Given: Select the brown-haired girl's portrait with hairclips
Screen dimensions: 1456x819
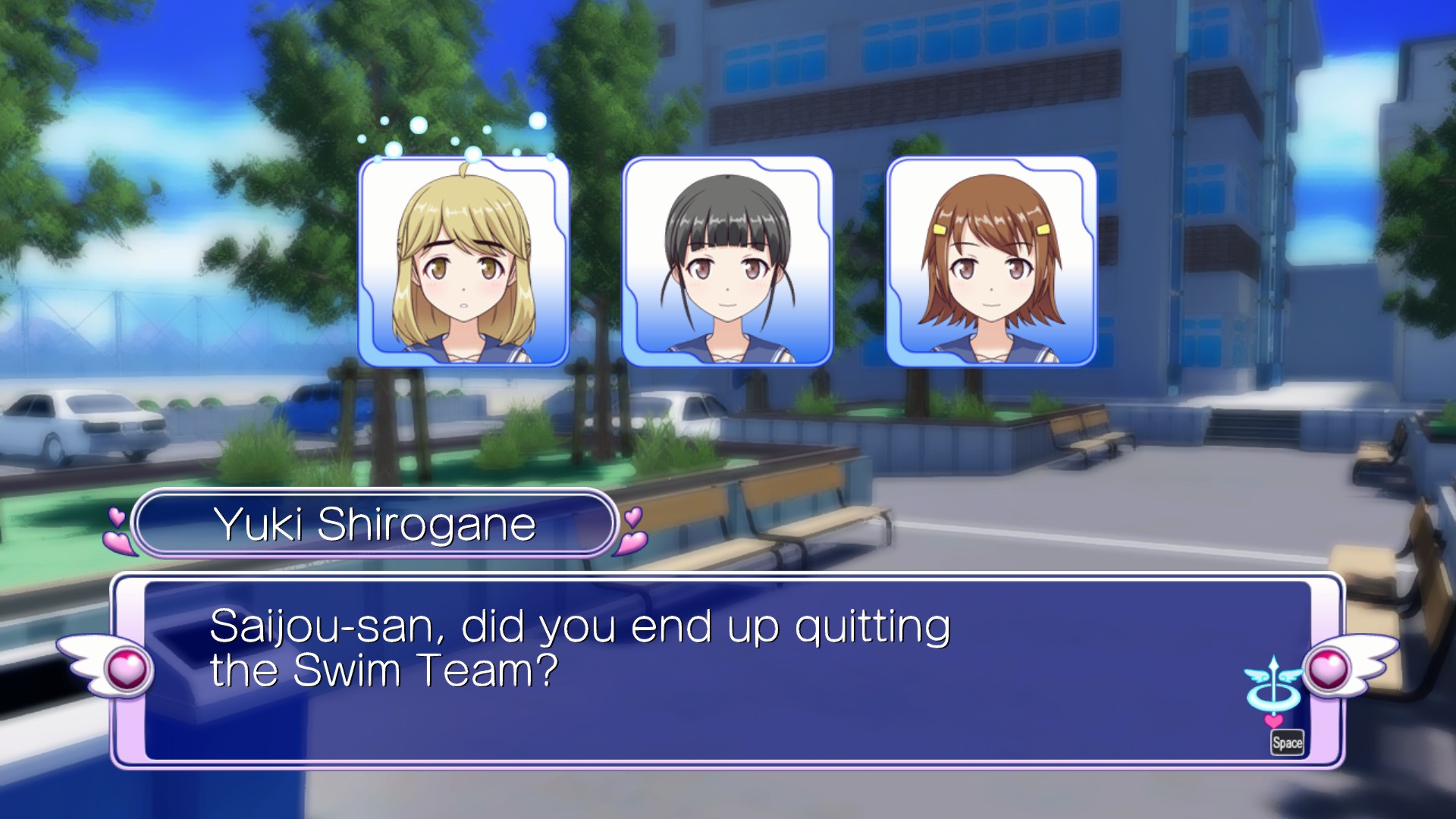Looking at the screenshot, I should pyautogui.click(x=991, y=262).
